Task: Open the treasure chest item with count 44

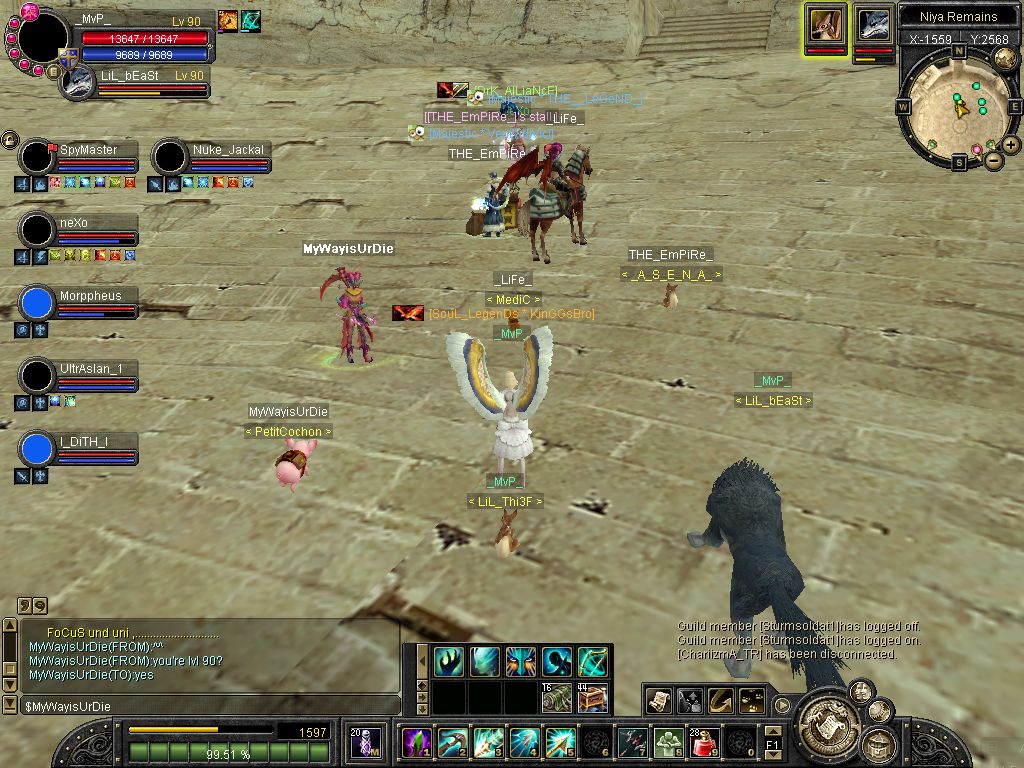Action: (x=592, y=697)
